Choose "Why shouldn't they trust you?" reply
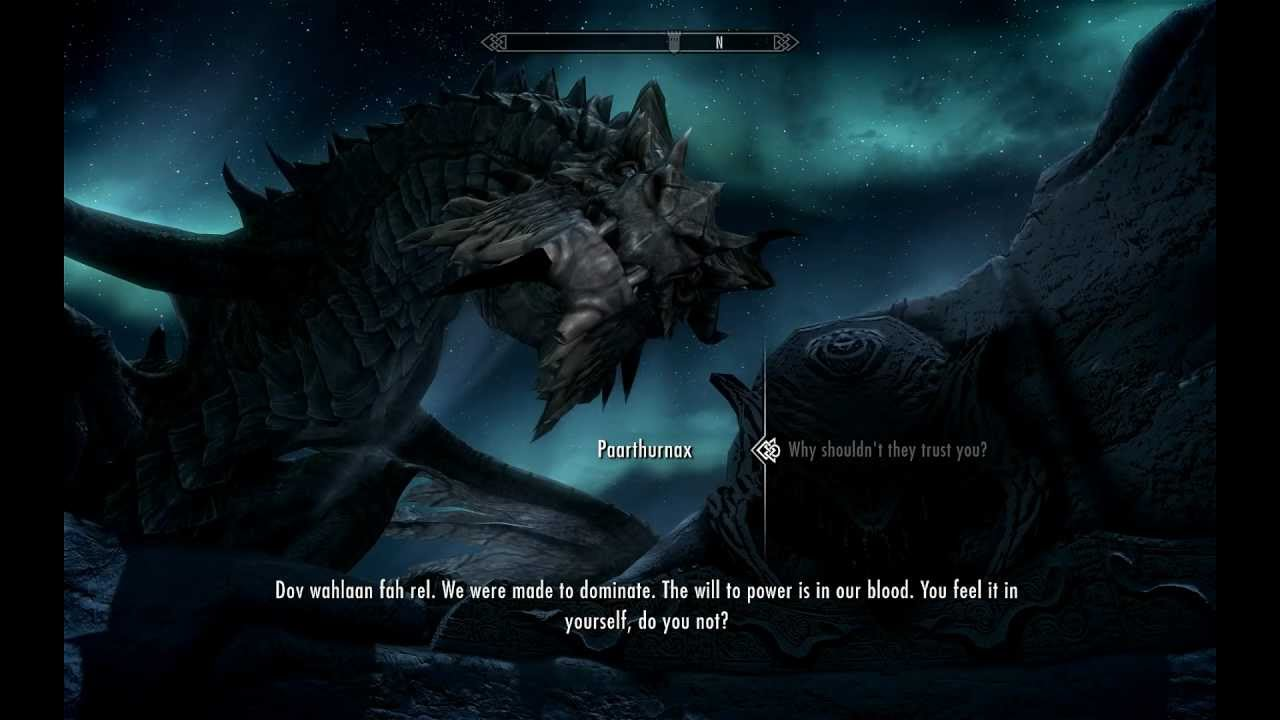 (x=887, y=450)
